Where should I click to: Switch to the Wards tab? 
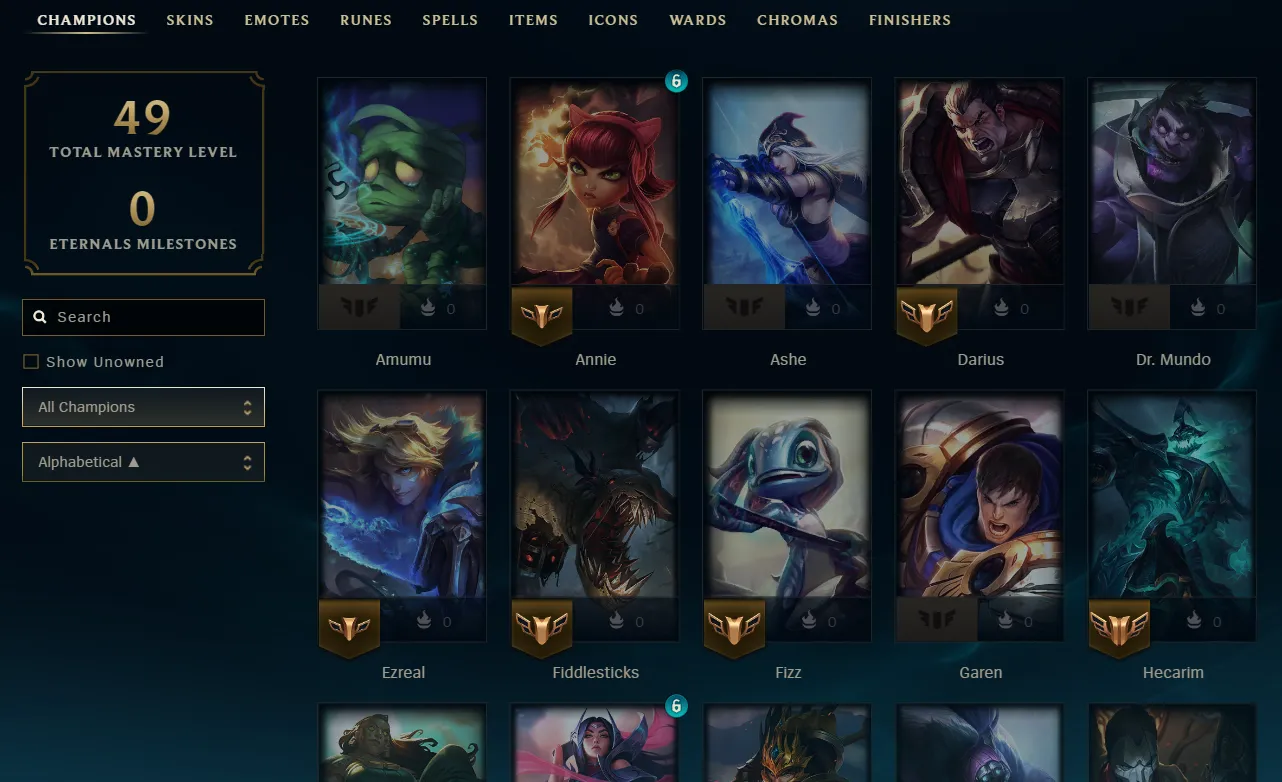coord(698,20)
